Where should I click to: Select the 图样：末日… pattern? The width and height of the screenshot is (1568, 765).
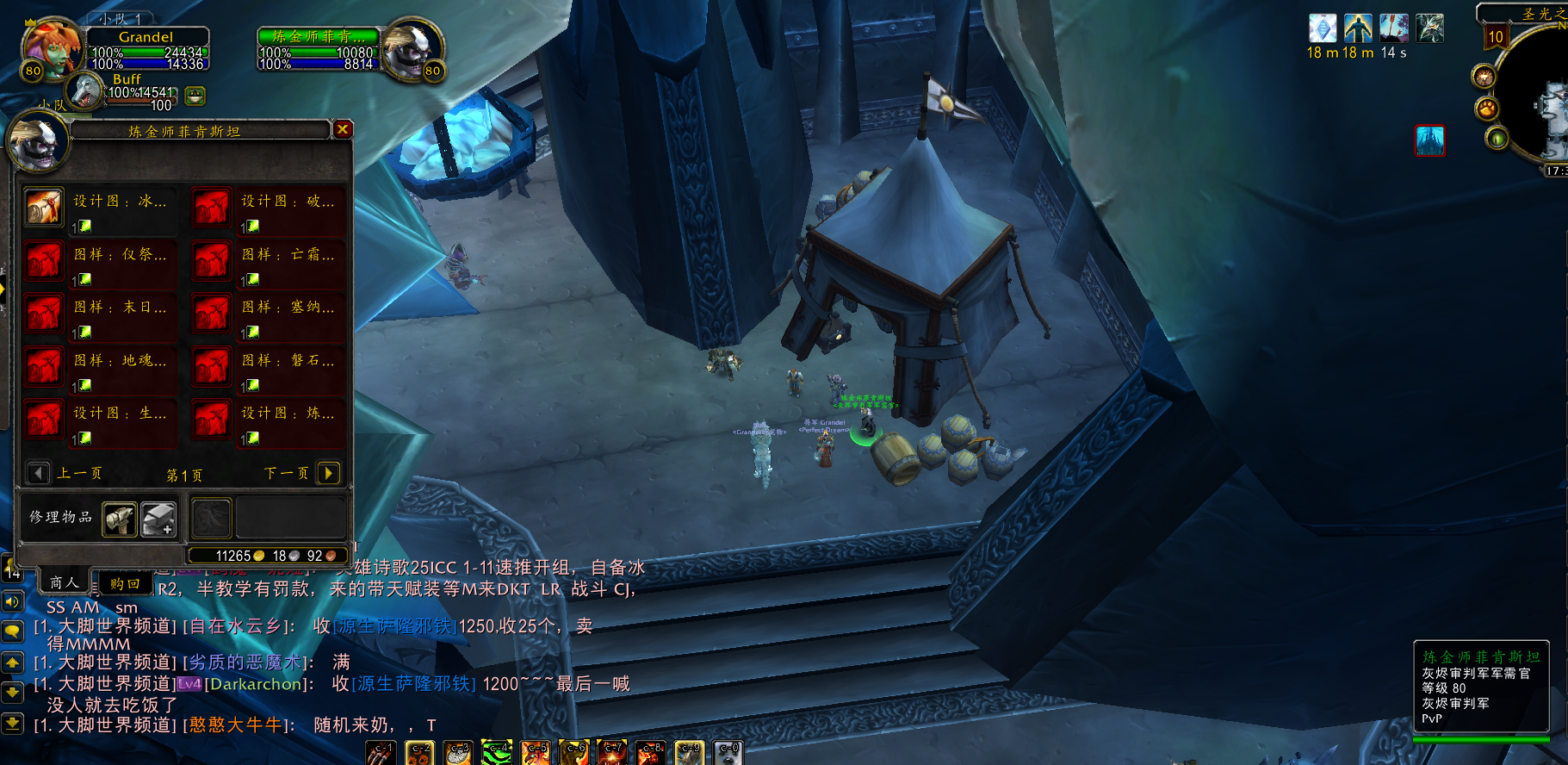(x=44, y=314)
